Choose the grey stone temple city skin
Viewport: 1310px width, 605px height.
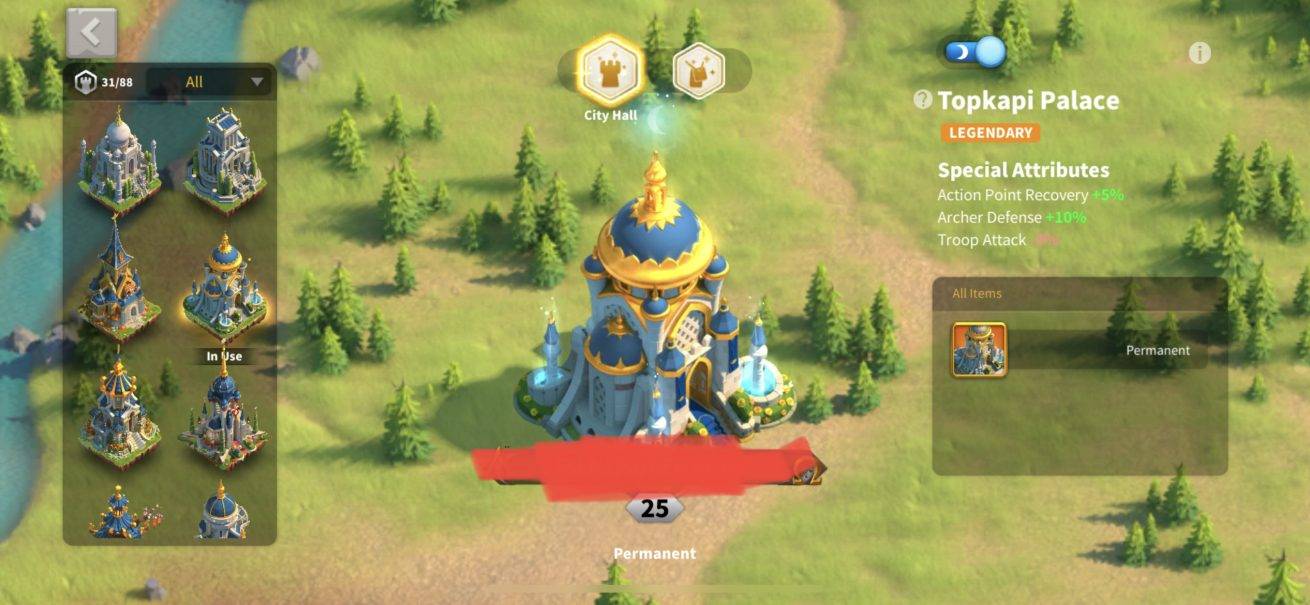[x=224, y=160]
